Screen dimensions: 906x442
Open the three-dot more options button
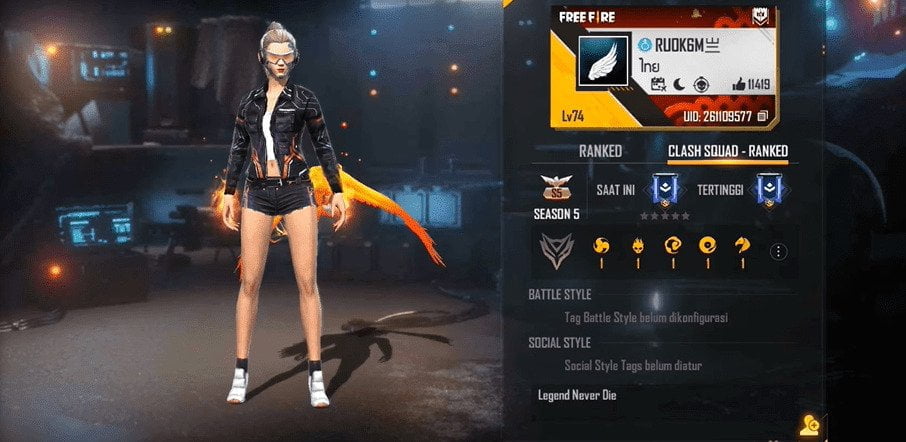779,252
